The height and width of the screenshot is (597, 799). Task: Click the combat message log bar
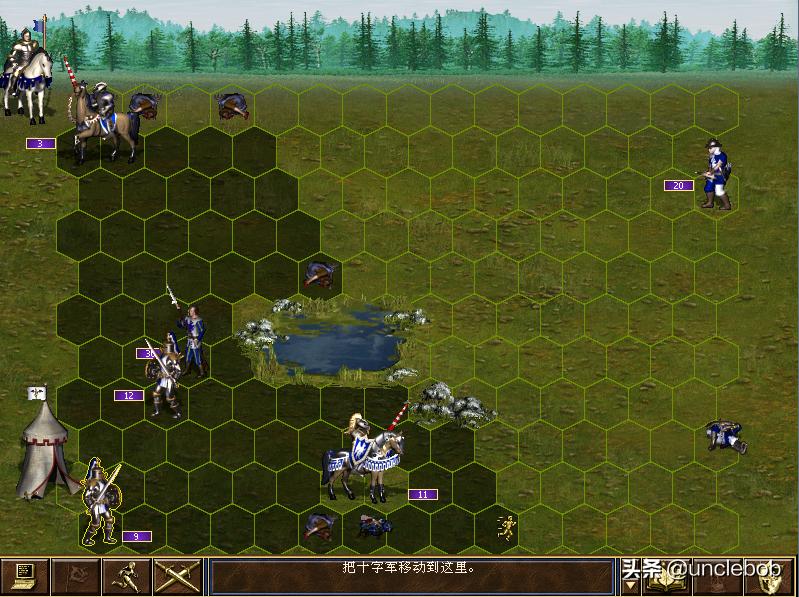pyautogui.click(x=411, y=577)
